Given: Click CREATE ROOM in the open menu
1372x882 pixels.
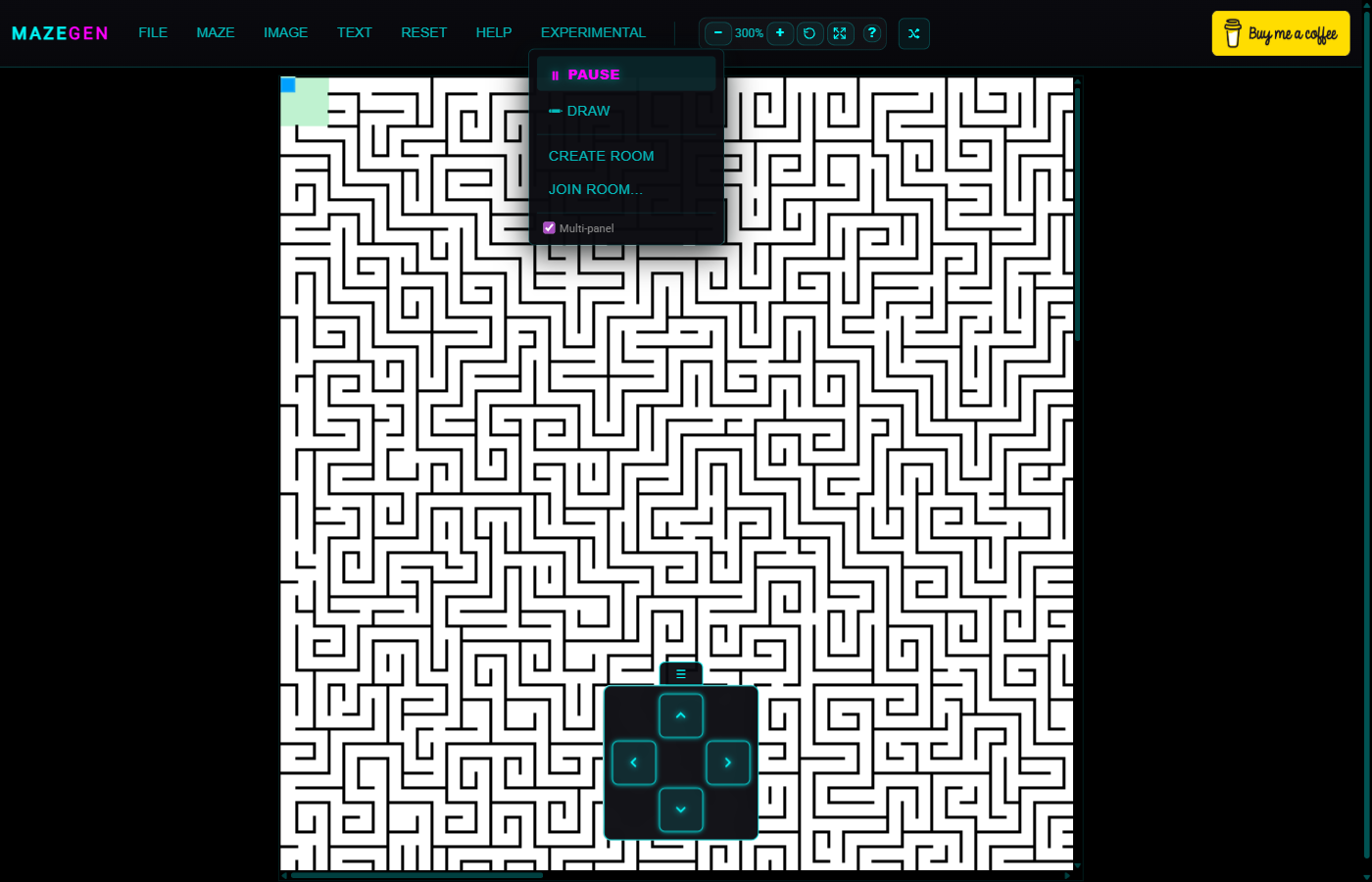Looking at the screenshot, I should coord(602,156).
